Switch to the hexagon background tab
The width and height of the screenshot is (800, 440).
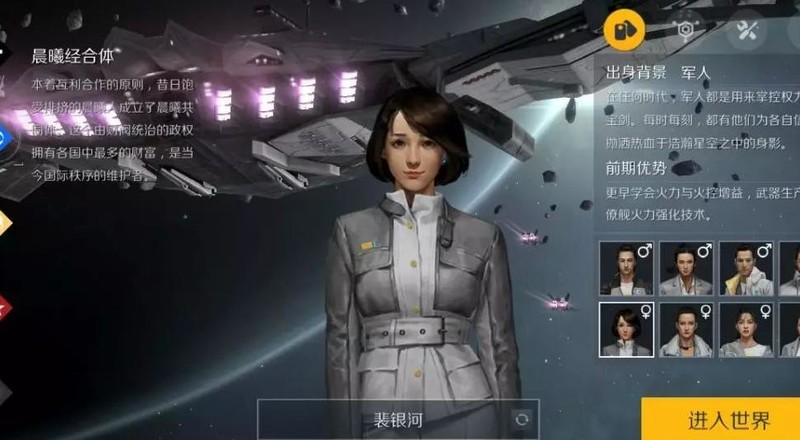click(685, 29)
